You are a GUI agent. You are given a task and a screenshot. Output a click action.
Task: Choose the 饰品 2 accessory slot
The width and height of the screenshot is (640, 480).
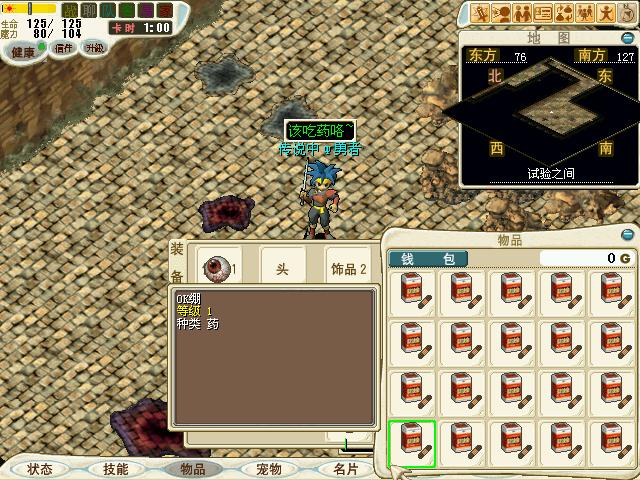click(x=350, y=267)
